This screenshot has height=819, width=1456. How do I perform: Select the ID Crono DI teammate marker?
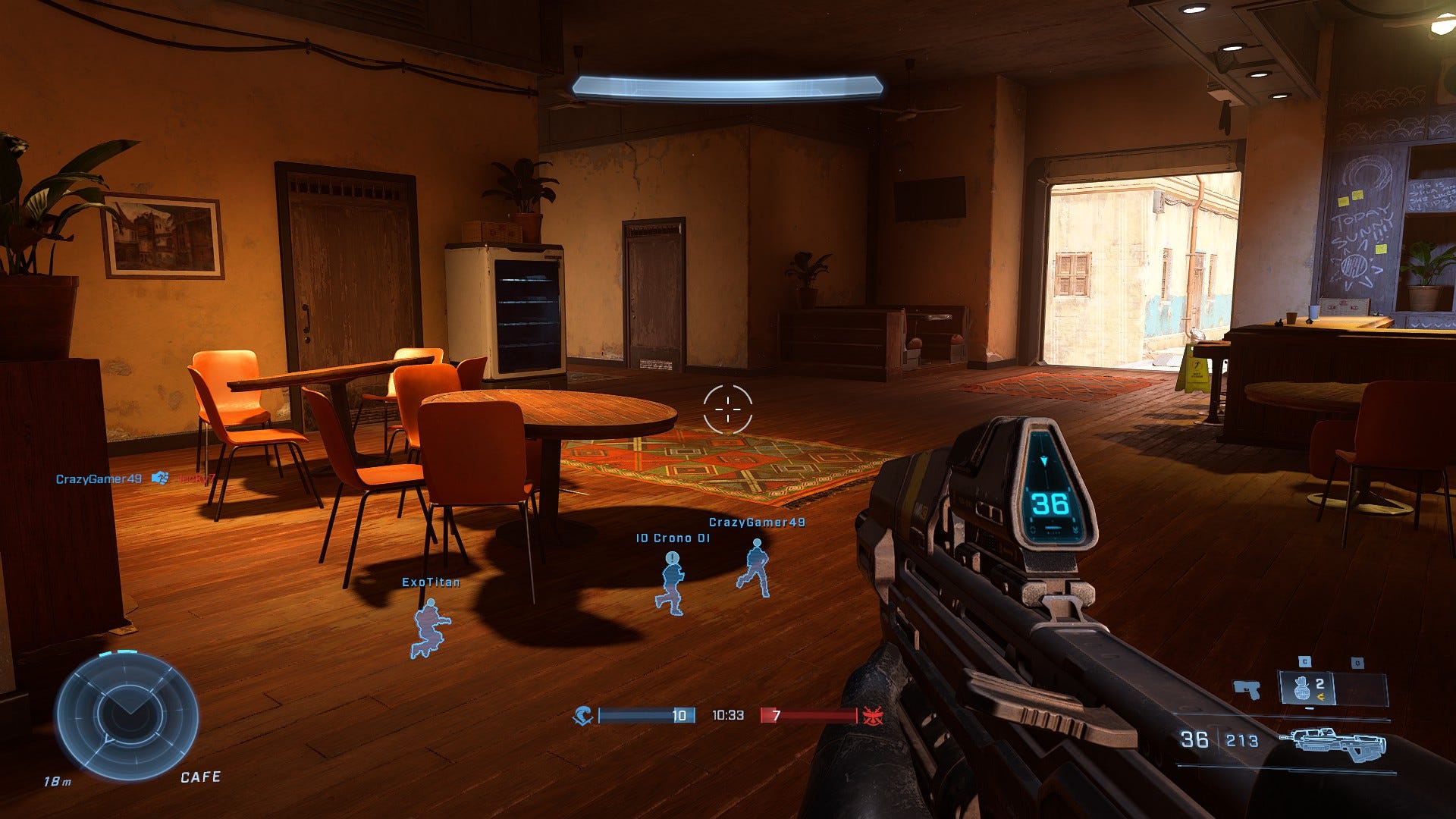[x=673, y=538]
